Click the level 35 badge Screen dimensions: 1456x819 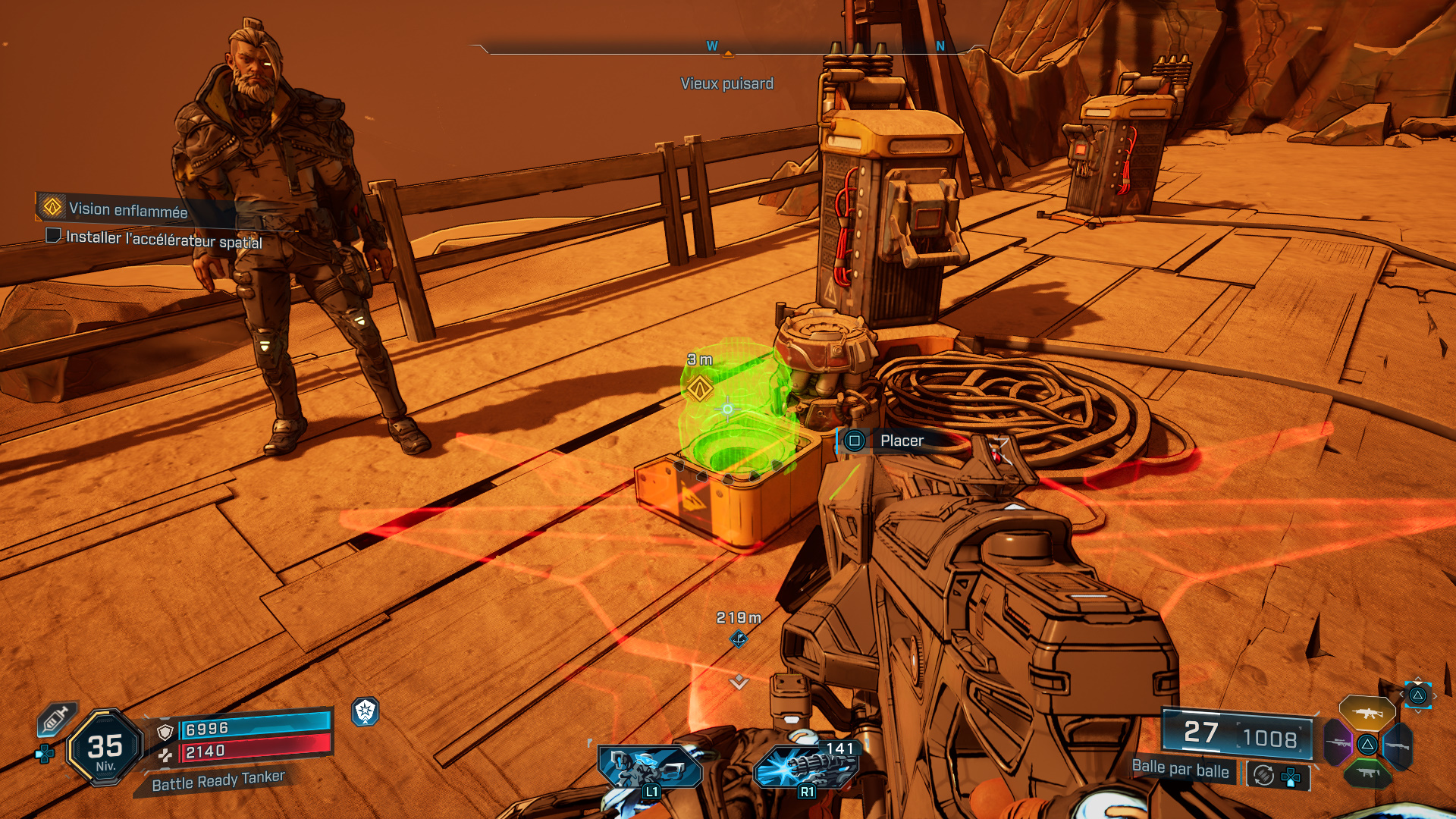point(105,748)
